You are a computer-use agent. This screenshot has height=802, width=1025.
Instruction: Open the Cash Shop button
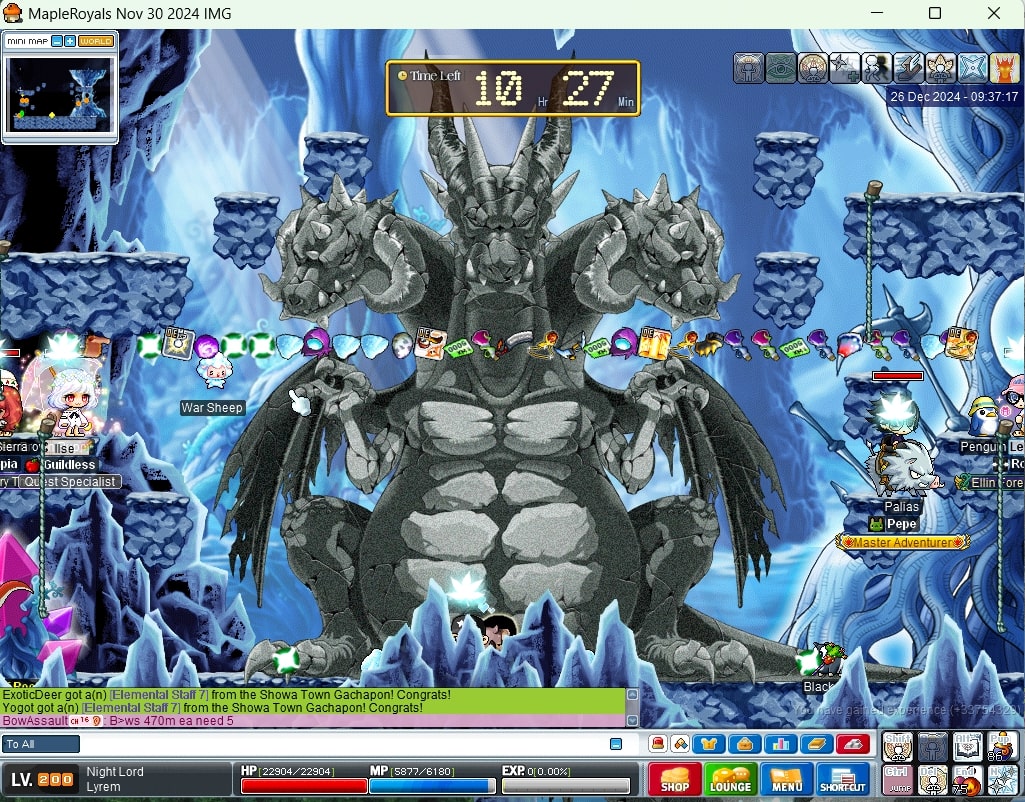pos(674,779)
